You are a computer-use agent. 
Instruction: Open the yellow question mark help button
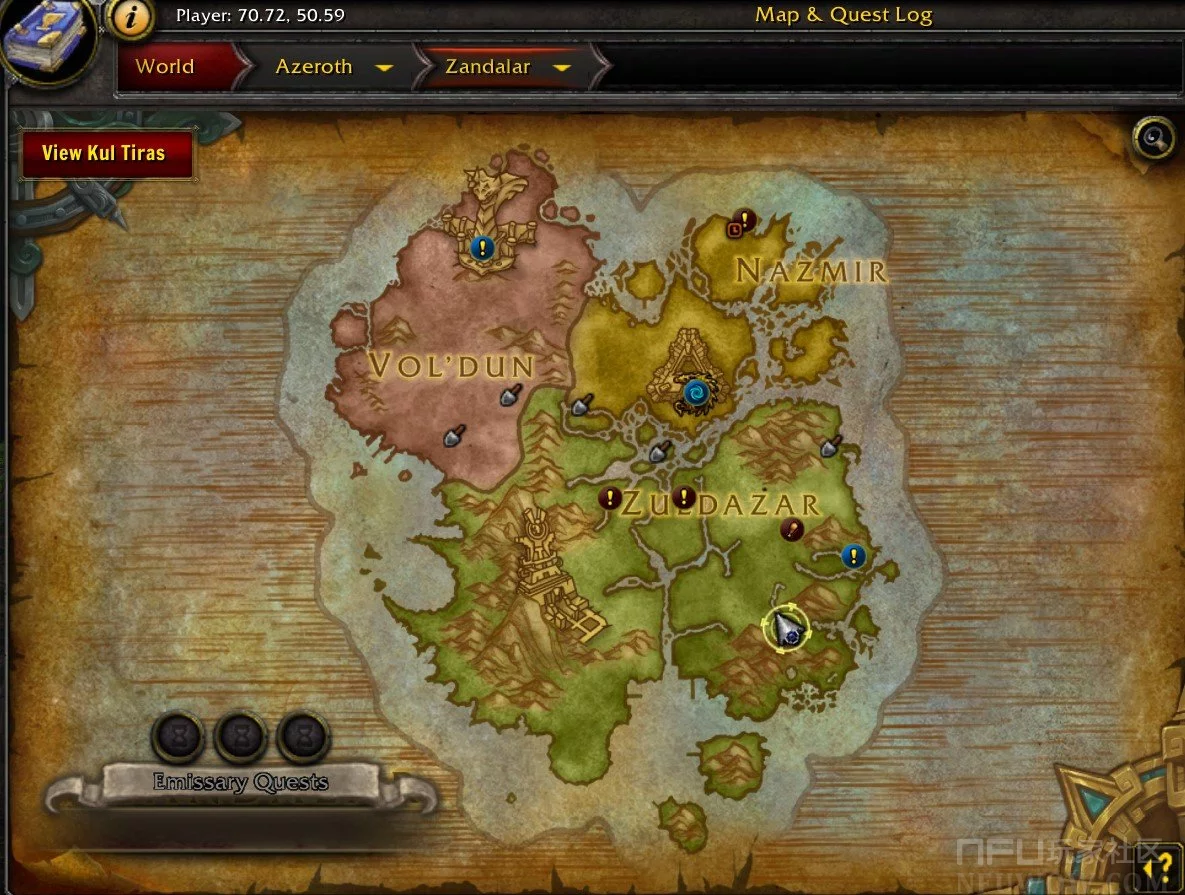[1165, 868]
